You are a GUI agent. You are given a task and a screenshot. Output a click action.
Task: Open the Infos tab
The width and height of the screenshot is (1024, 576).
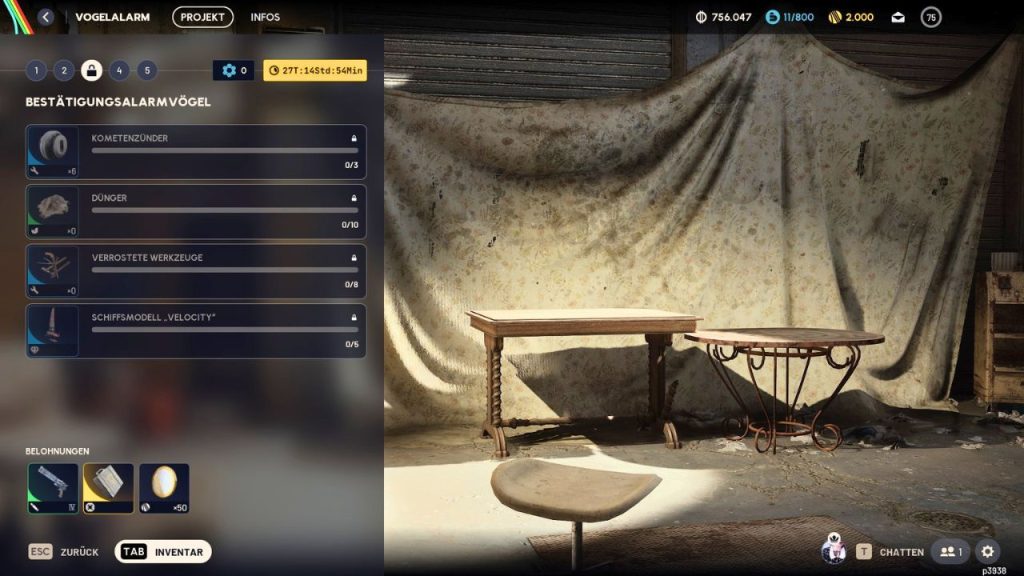pos(265,17)
